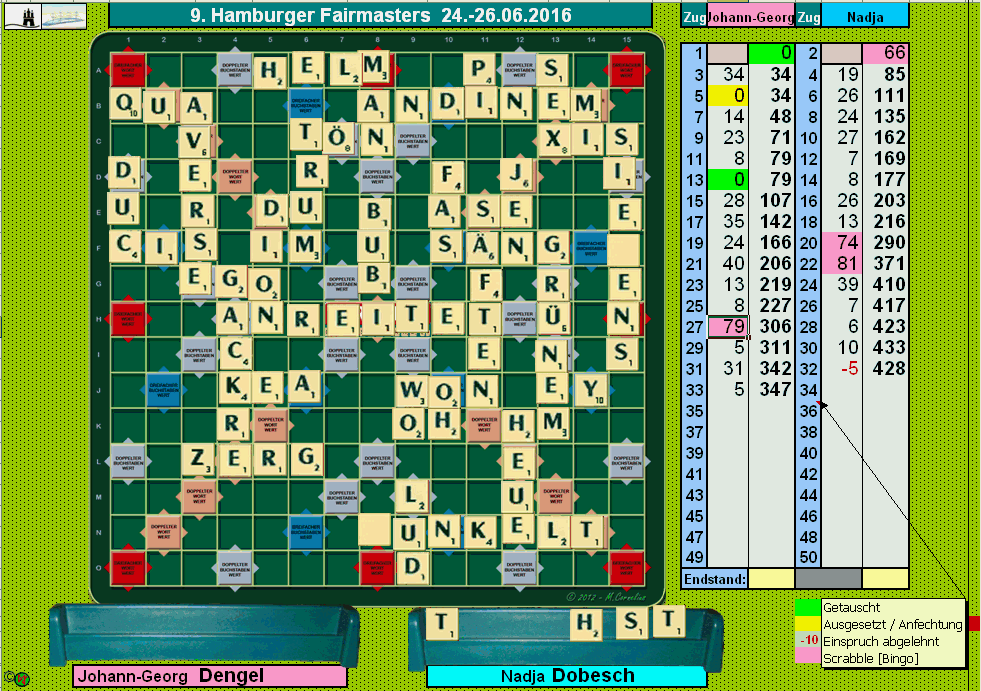Click the Z tile on the board
The image size is (981, 691).
pos(199,459)
